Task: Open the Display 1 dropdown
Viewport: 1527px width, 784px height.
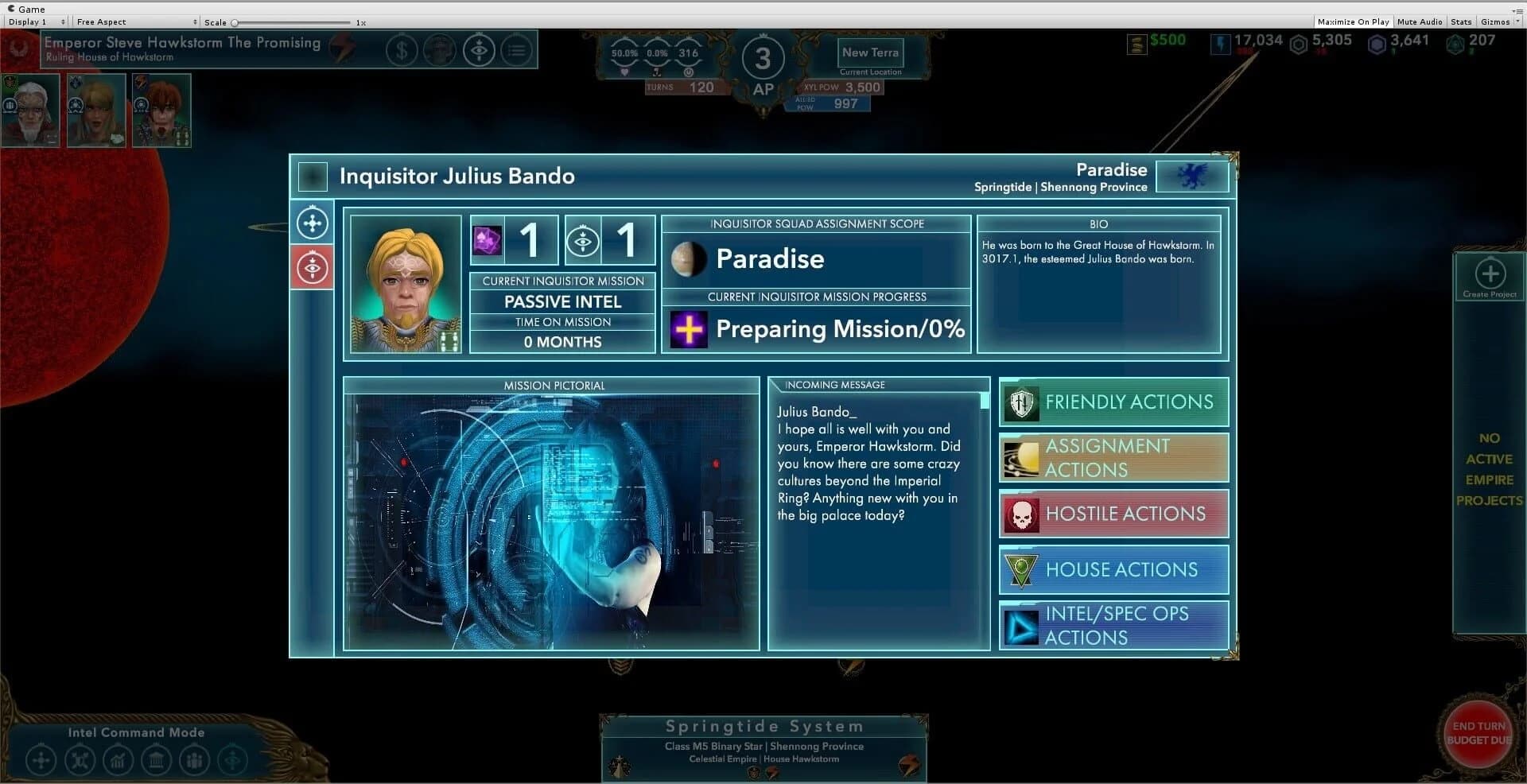Action: point(32,21)
